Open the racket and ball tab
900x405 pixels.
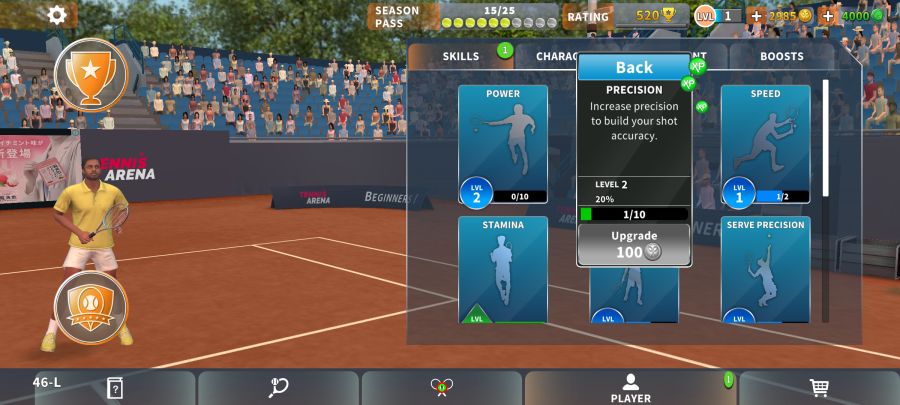(x=278, y=388)
